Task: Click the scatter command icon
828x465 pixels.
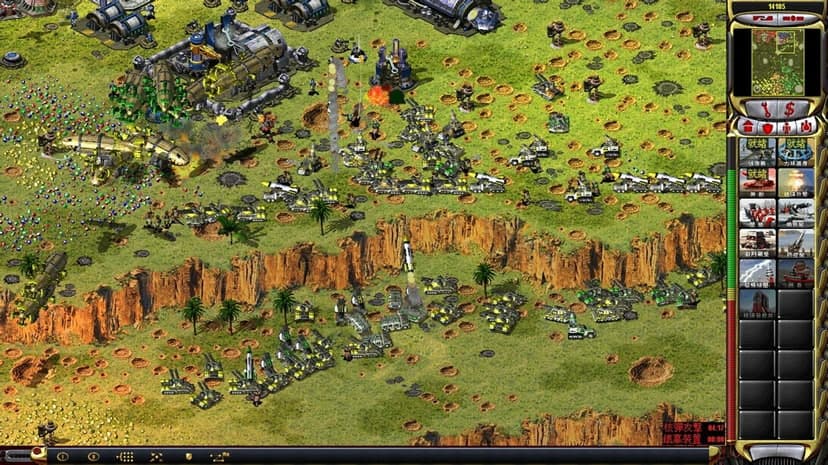Action: point(156,456)
